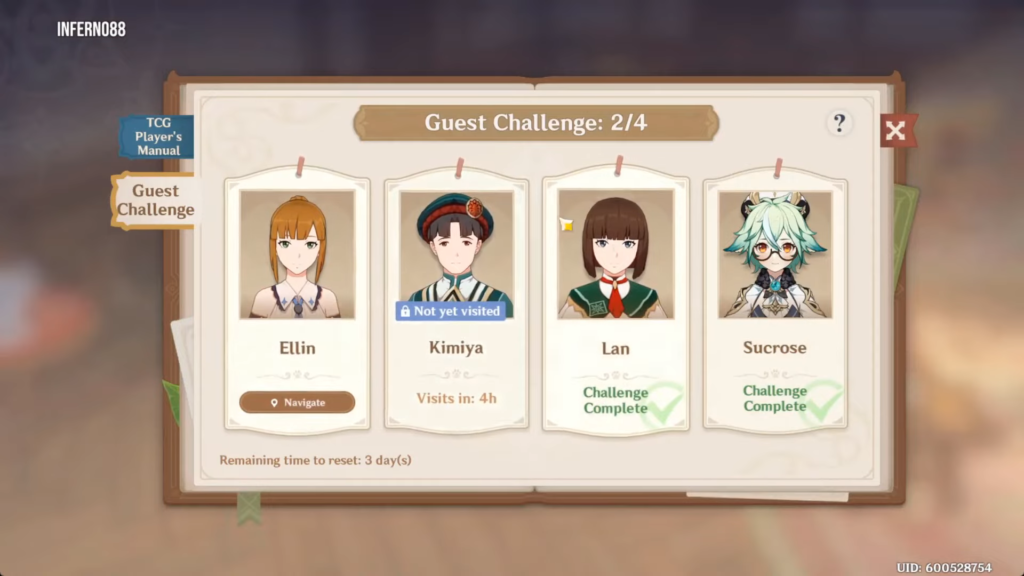Image resolution: width=1024 pixels, height=576 pixels.
Task: Select the Guest Challenge tab
Action: tap(155, 200)
